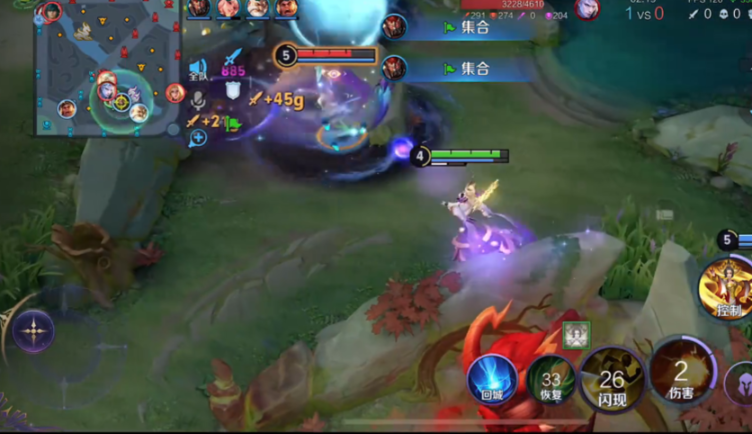752x434 pixels.
Task: Open the blue plus chat bubble
Action: tap(198, 138)
